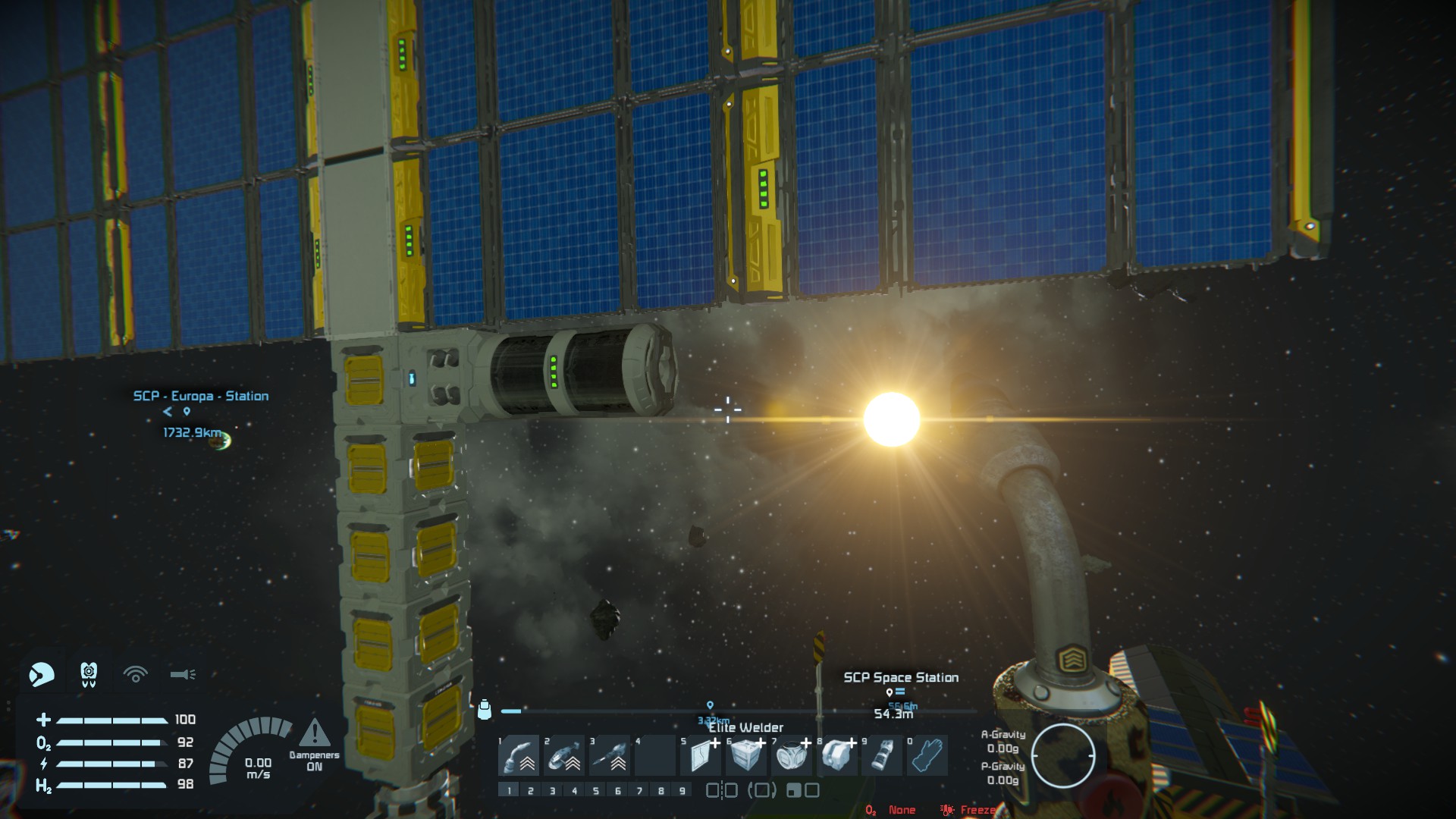Toggle the broadcasting antenna icon

tap(136, 674)
